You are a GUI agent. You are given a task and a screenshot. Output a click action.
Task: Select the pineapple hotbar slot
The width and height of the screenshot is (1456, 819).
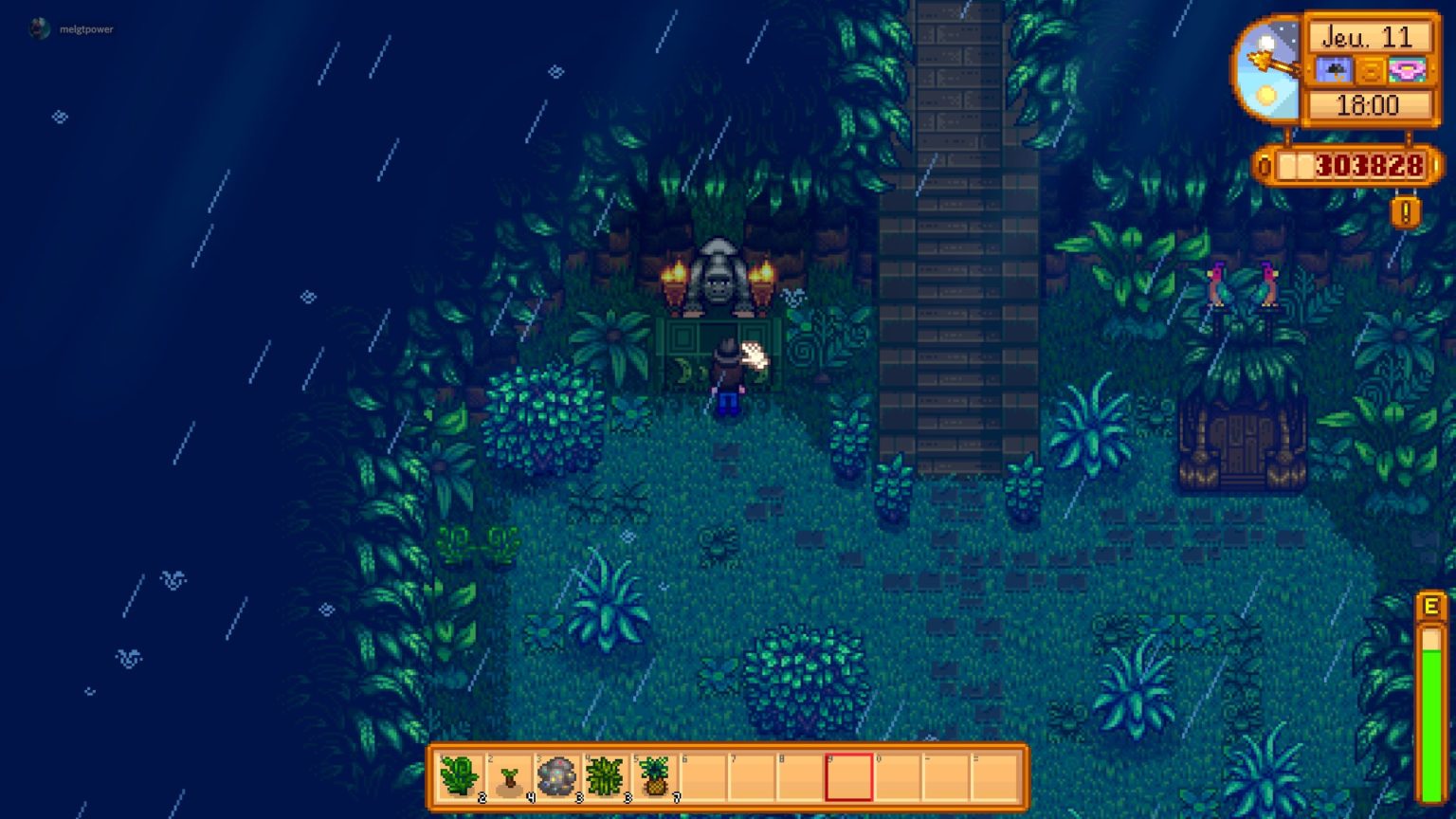tap(655, 777)
